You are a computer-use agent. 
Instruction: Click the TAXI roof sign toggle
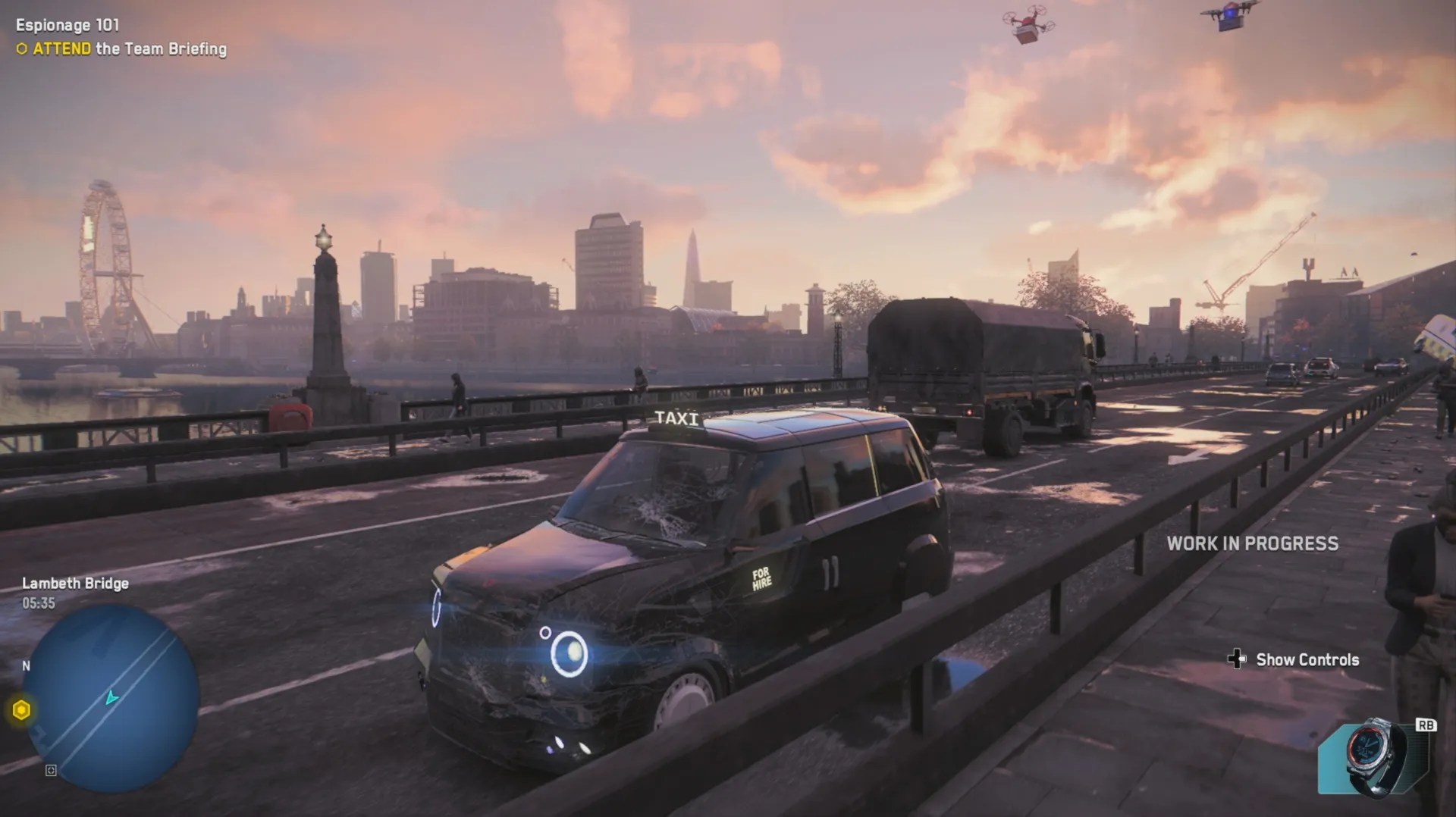coord(677,418)
